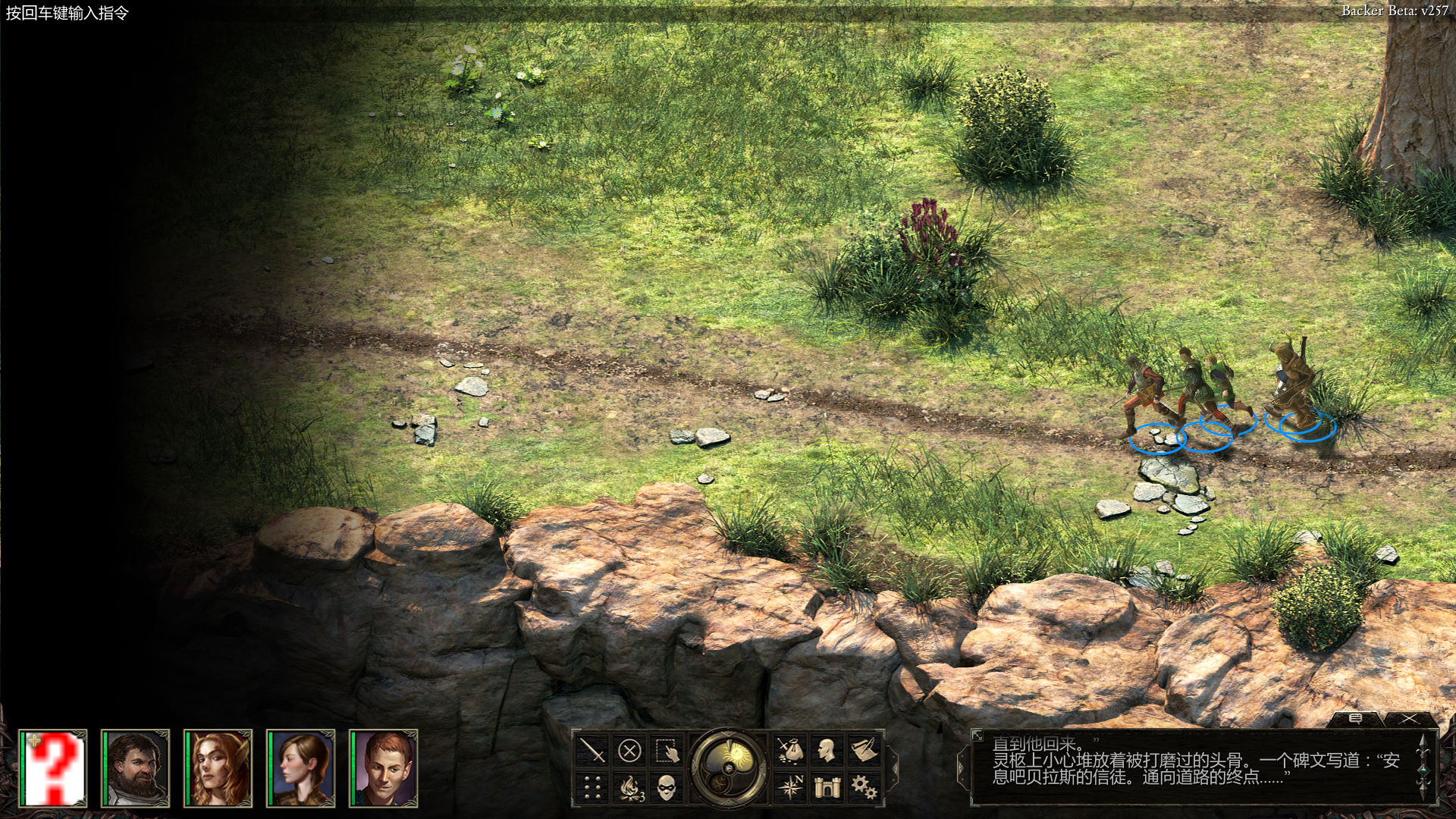Open the inventory sack icon

(790, 751)
